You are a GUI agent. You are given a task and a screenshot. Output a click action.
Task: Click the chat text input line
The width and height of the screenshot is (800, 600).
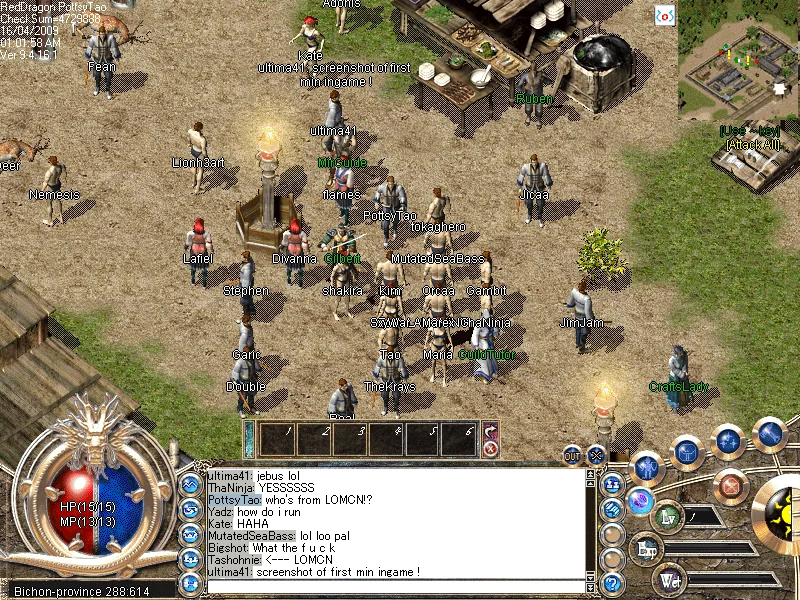[x=395, y=588]
